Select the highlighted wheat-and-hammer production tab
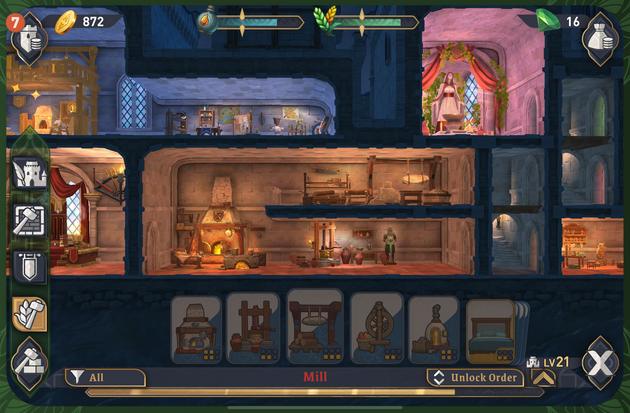The height and width of the screenshot is (413, 630). click(28, 314)
